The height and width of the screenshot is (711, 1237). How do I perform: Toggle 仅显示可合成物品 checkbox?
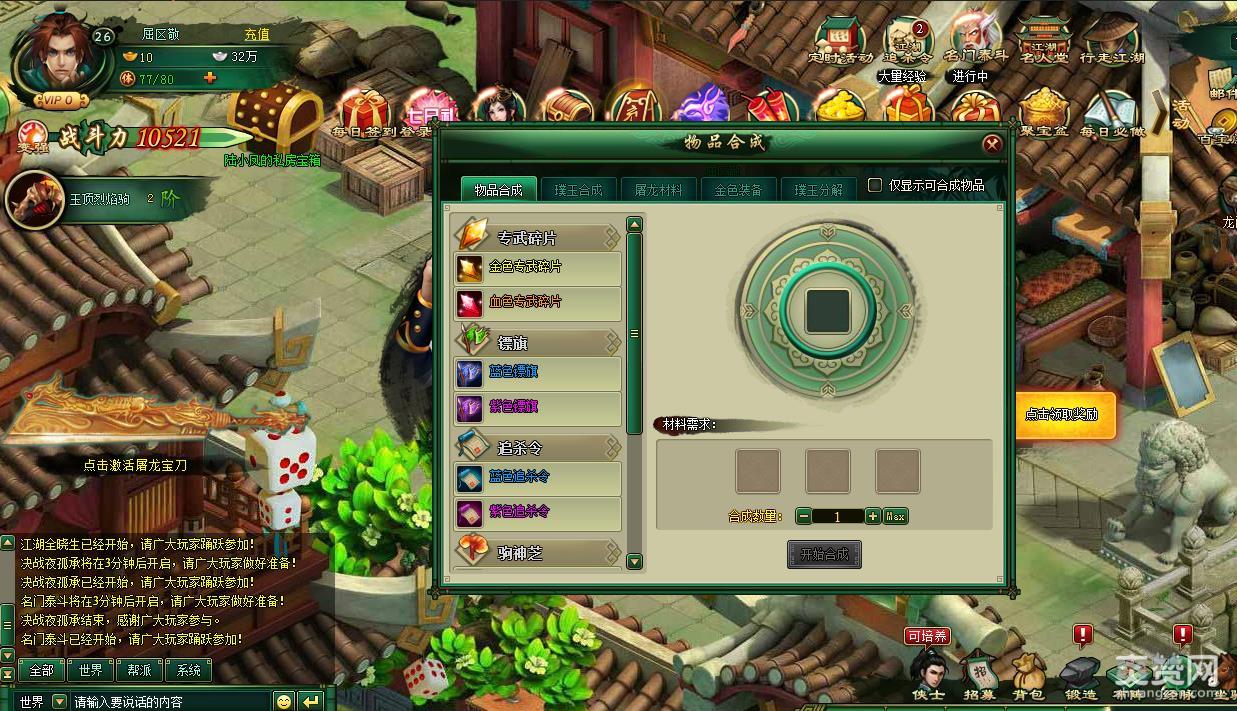coord(875,185)
